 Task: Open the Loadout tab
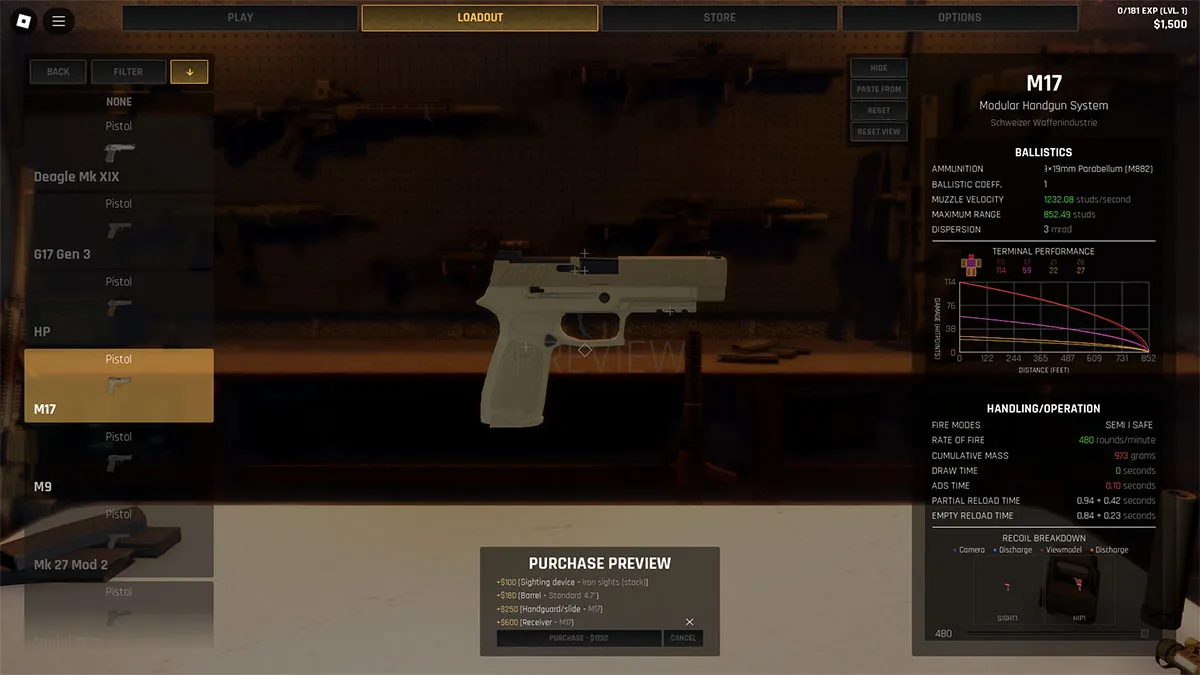click(x=480, y=18)
